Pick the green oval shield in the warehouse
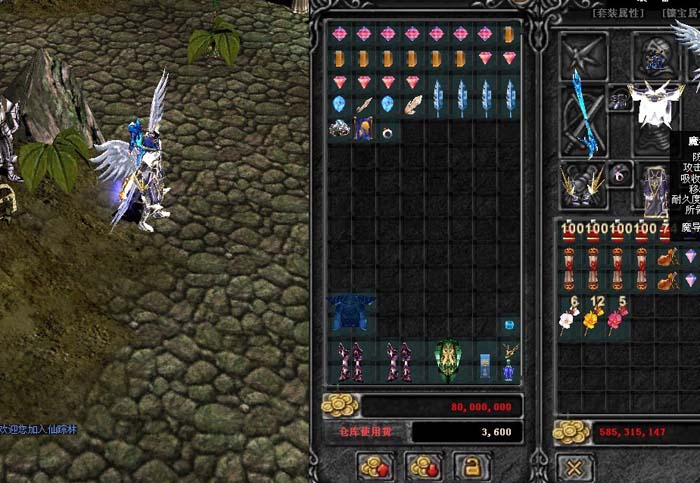 (448, 360)
